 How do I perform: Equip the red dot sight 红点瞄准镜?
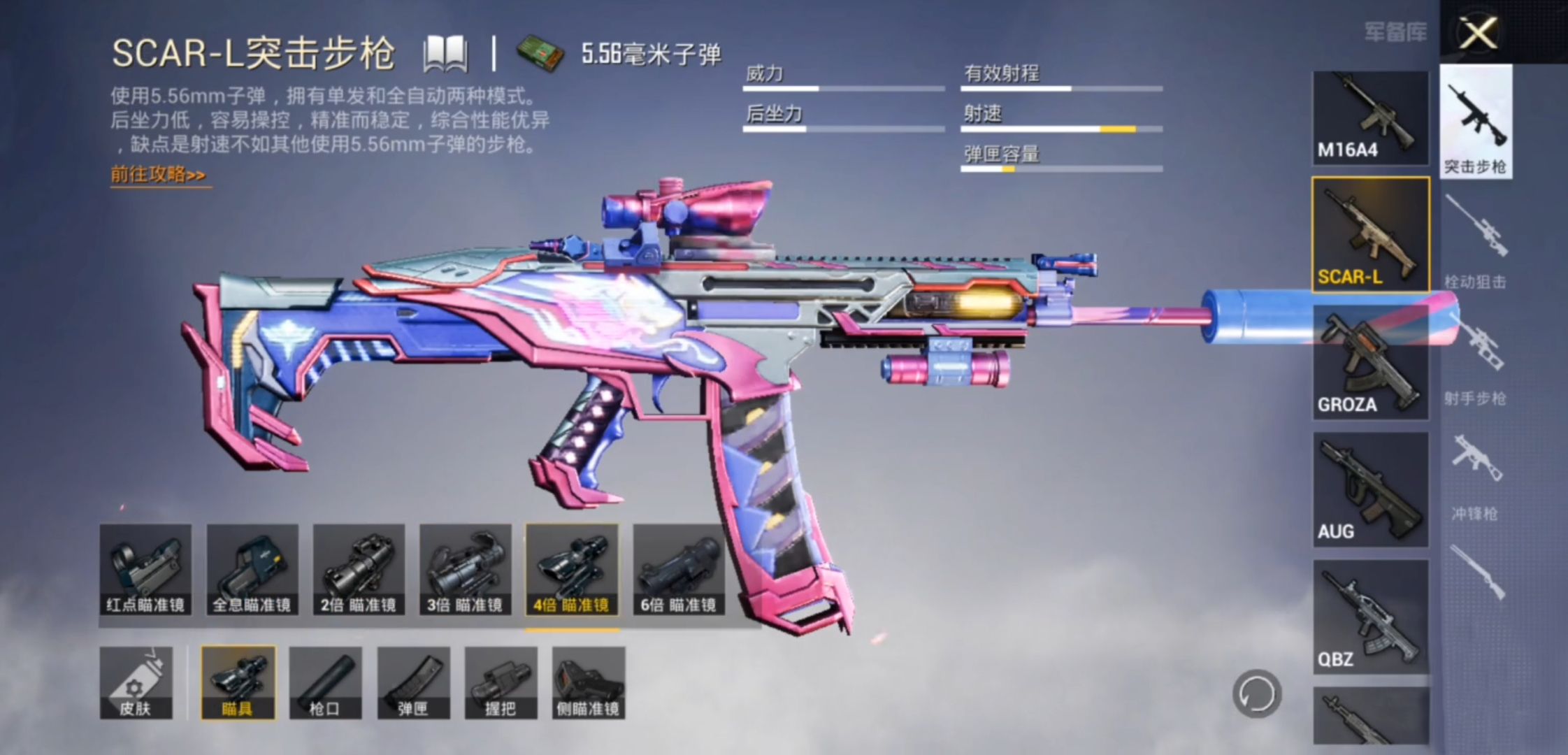(145, 570)
